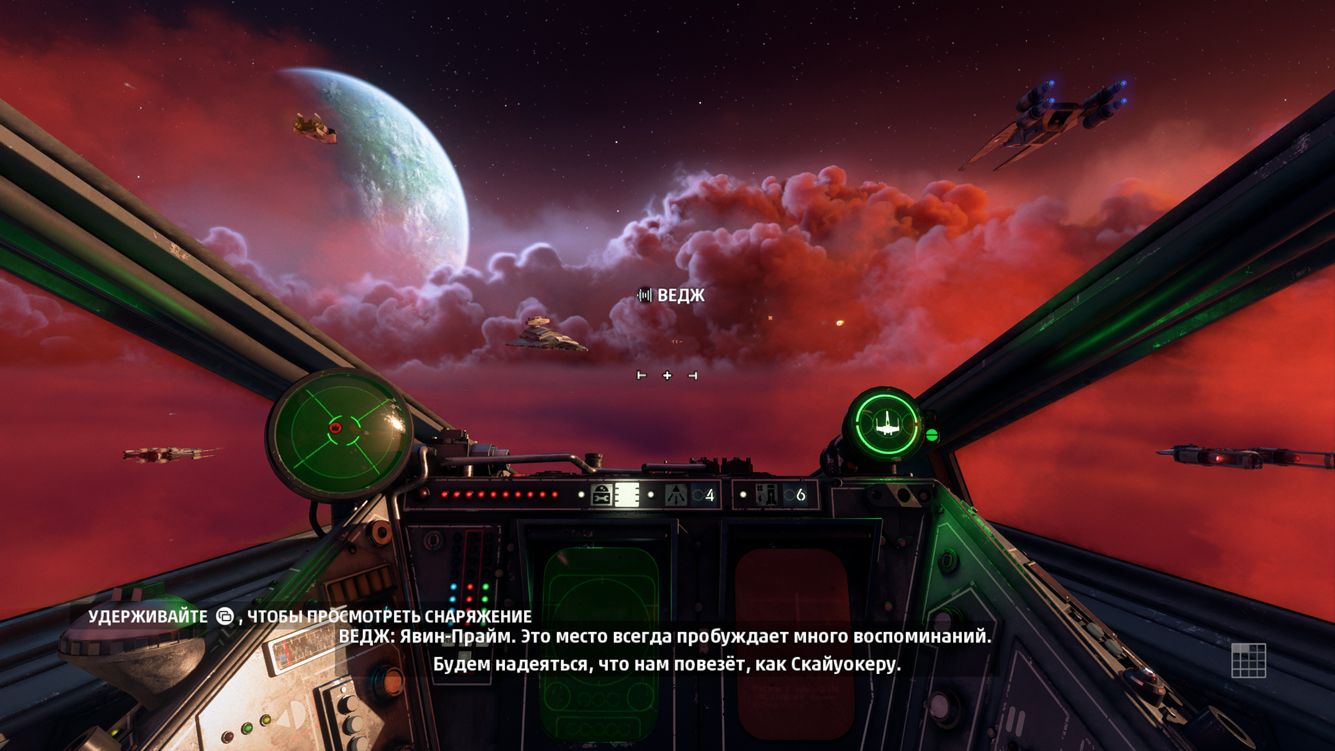Viewport: 1335px width, 751px height.
Task: Select the left auxiliary weapon icon
Action: (x=677, y=494)
